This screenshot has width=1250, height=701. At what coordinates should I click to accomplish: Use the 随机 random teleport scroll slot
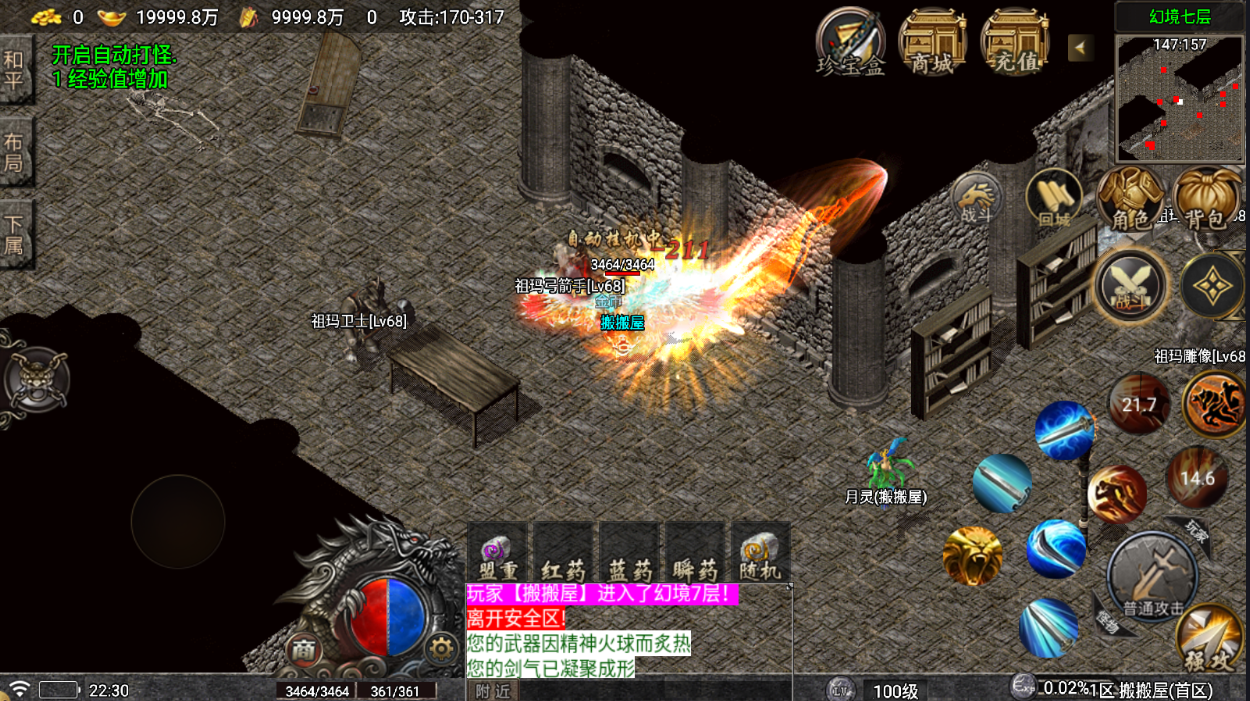(761, 552)
